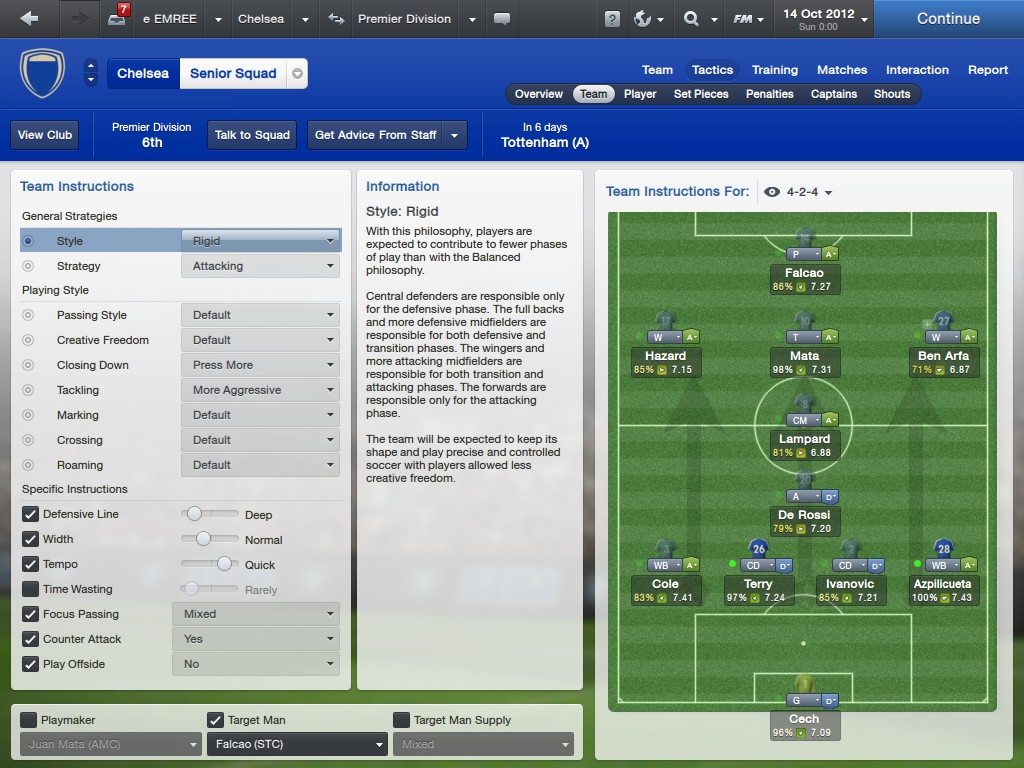This screenshot has height=768, width=1024.
Task: Toggle the Time Wasting checkbox
Action: (x=31, y=589)
